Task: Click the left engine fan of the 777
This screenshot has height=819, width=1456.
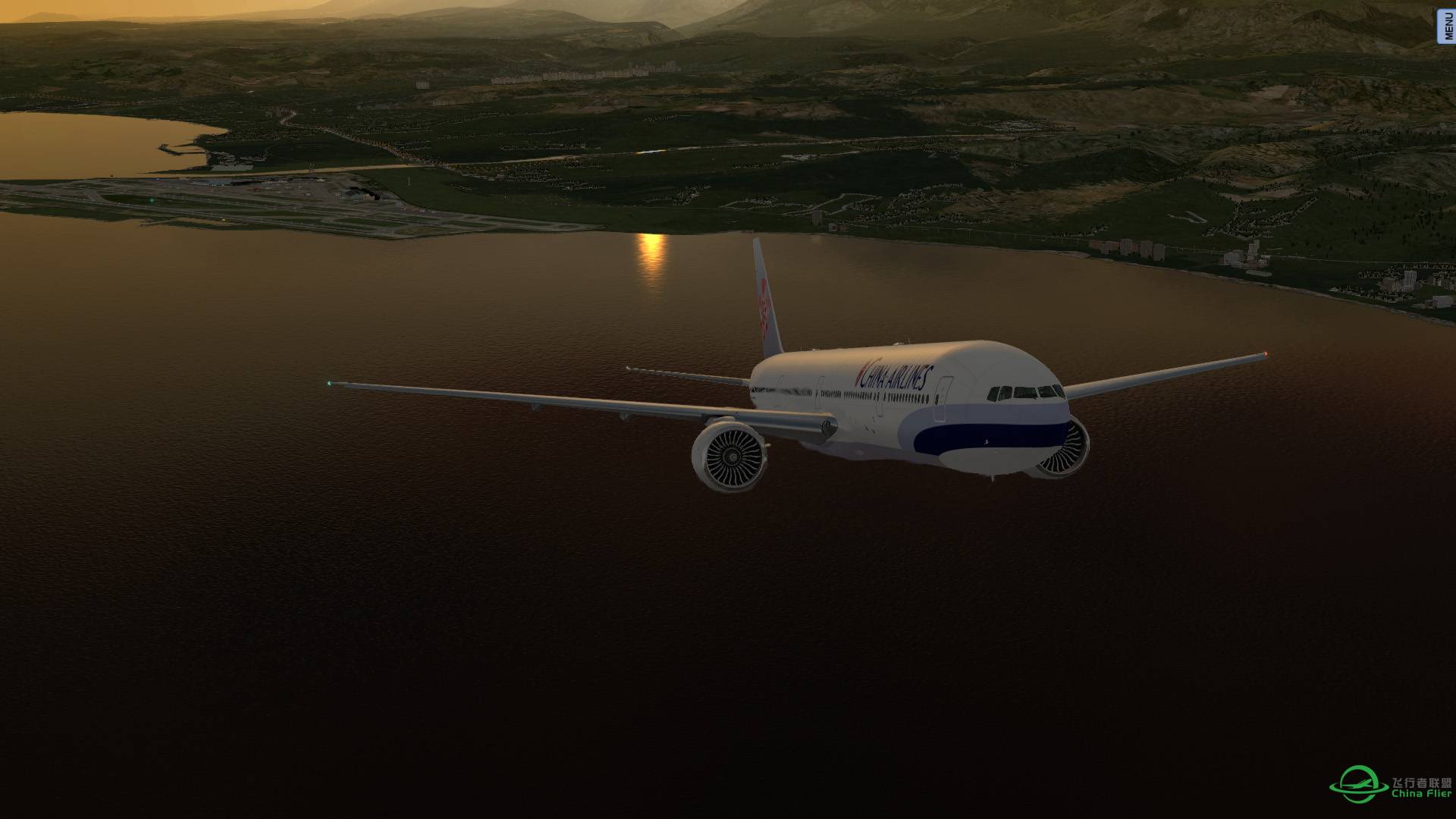Action: [x=732, y=455]
